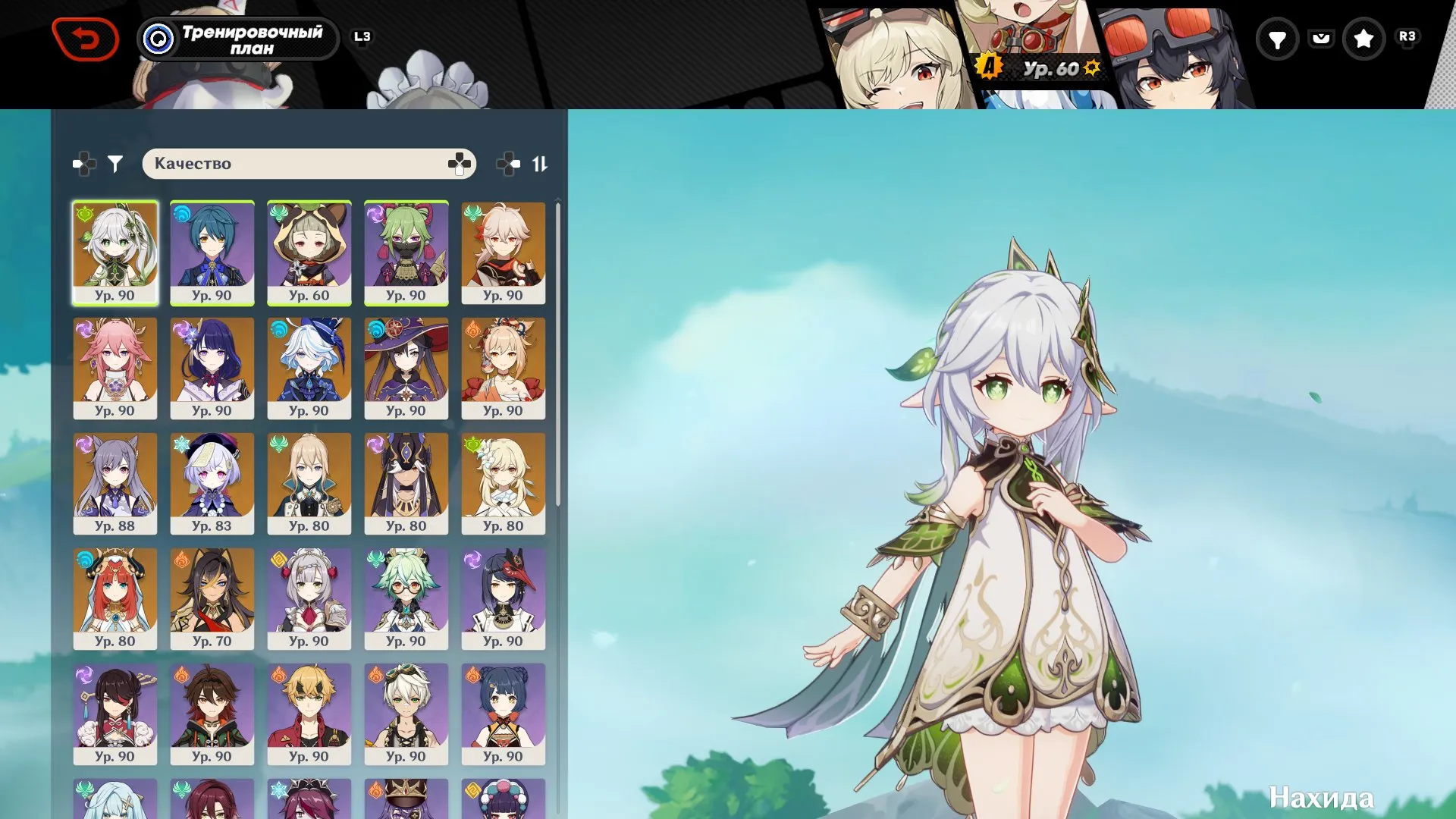Select Mona's witch-hat thumbnail
The height and width of the screenshot is (819, 1456).
(x=406, y=369)
